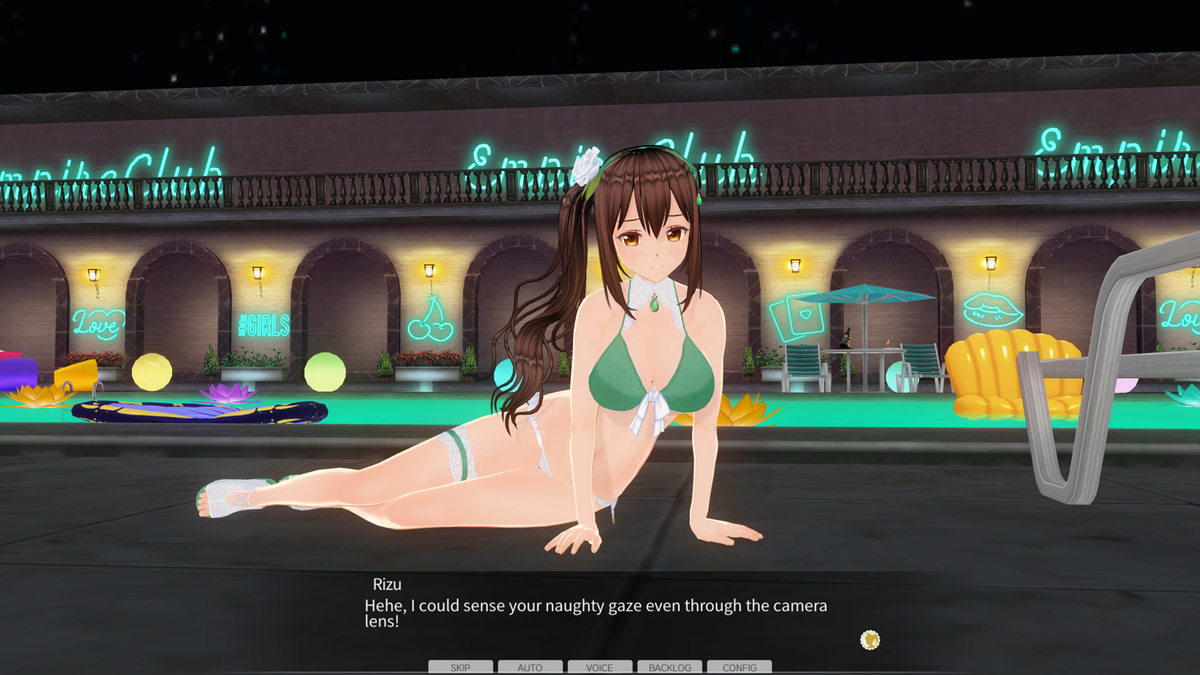Replay the line with VOICE button
This screenshot has width=1200, height=675.
pyautogui.click(x=600, y=667)
